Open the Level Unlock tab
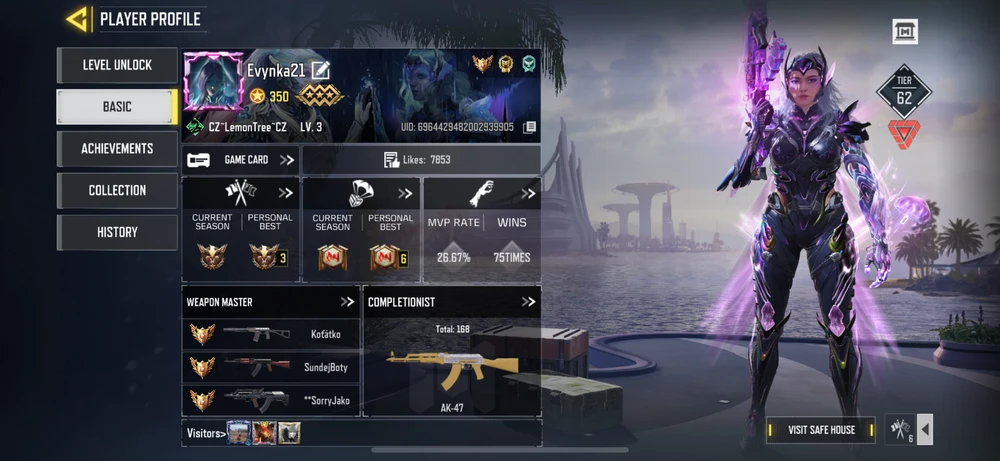Viewport: 1000px width, 461px height. (117, 65)
